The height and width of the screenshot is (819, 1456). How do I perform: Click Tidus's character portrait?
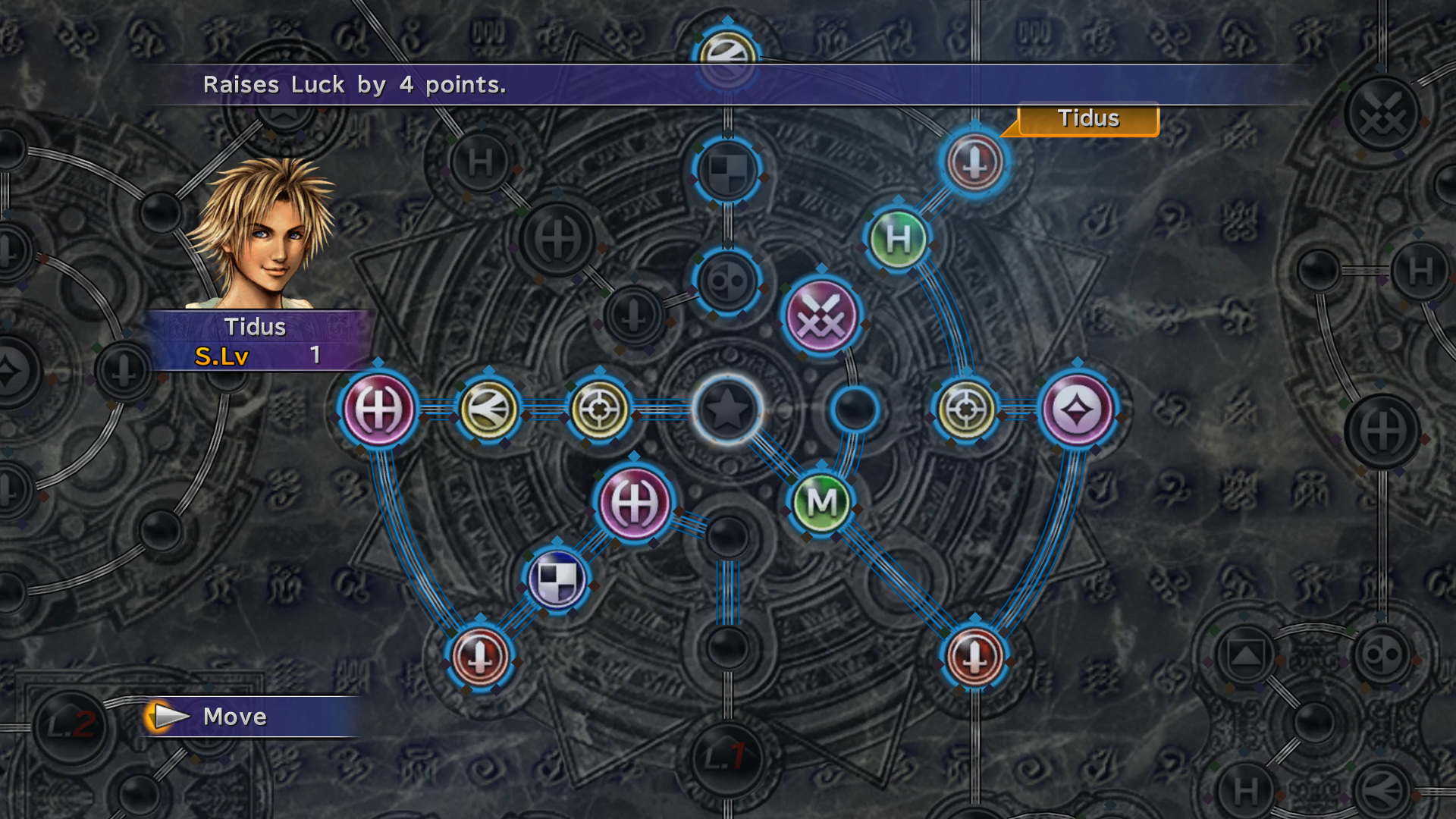tap(262, 234)
